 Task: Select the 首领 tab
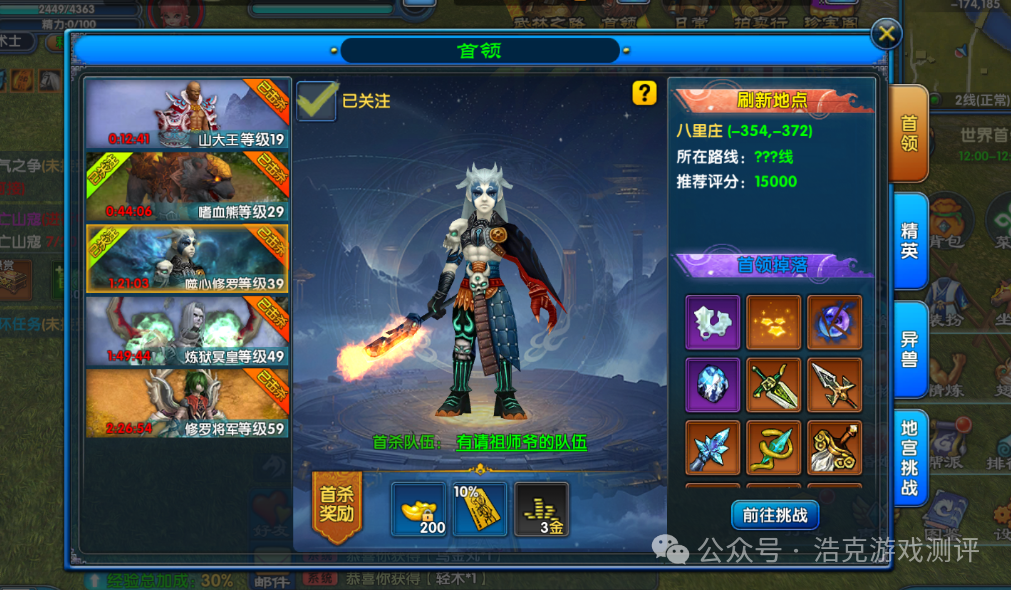[909, 134]
